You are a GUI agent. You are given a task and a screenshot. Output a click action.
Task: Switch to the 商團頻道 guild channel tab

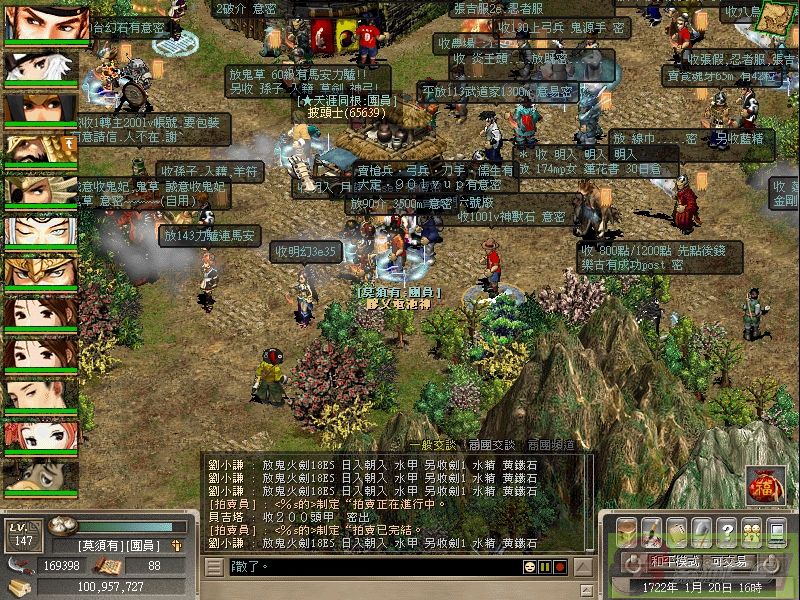pyautogui.click(x=551, y=445)
